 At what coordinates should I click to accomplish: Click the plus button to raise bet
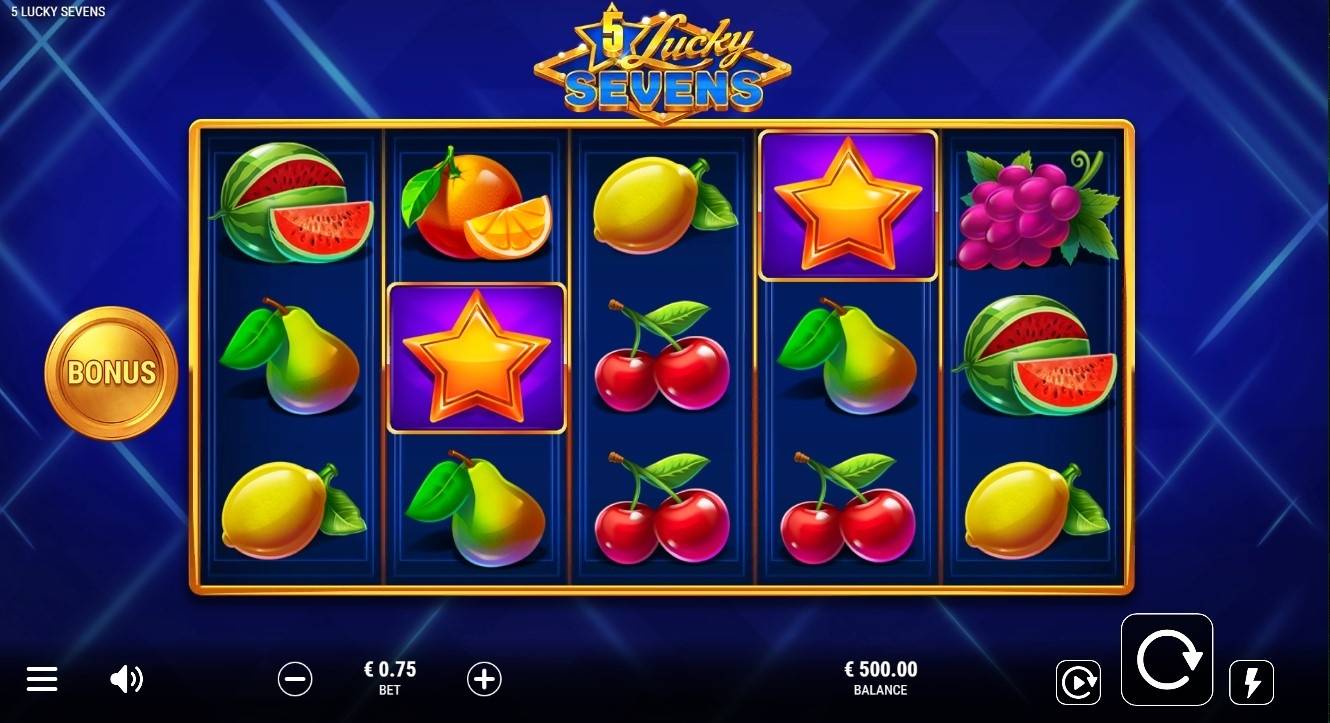pos(484,678)
